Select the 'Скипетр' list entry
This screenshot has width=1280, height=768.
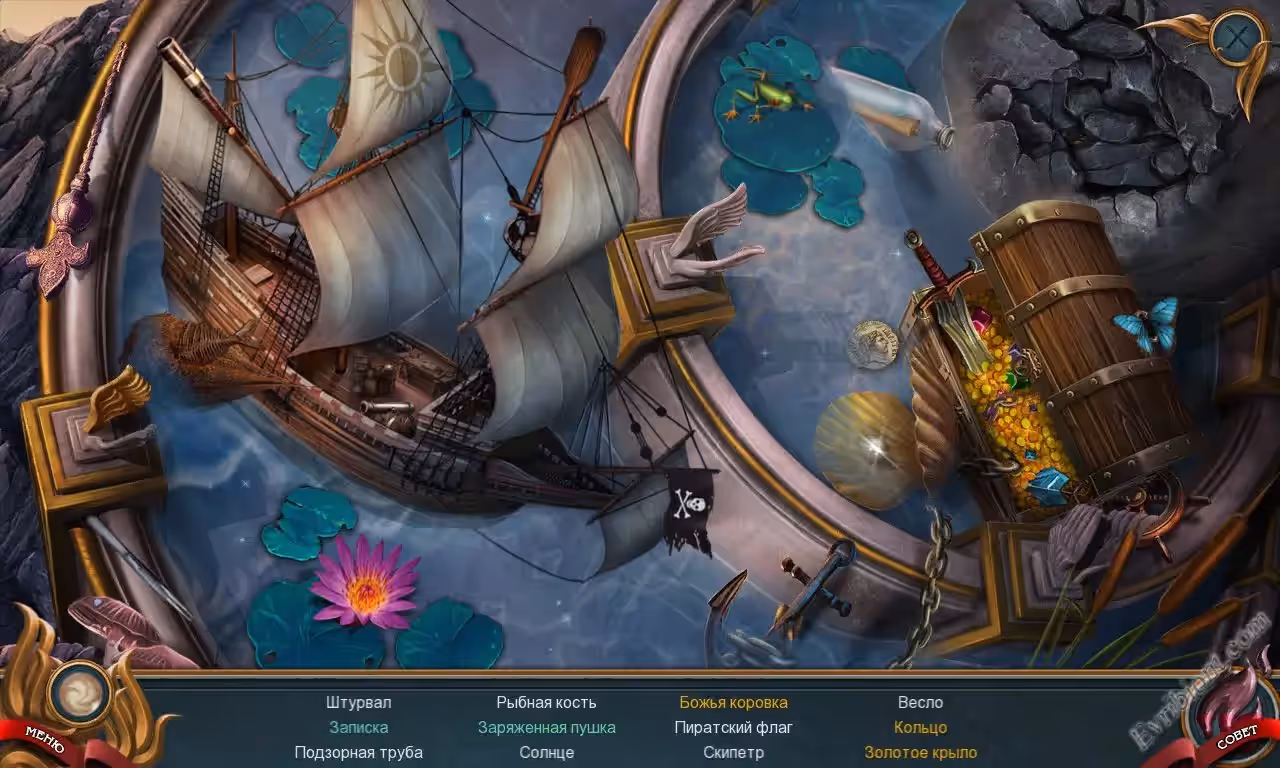click(x=733, y=752)
